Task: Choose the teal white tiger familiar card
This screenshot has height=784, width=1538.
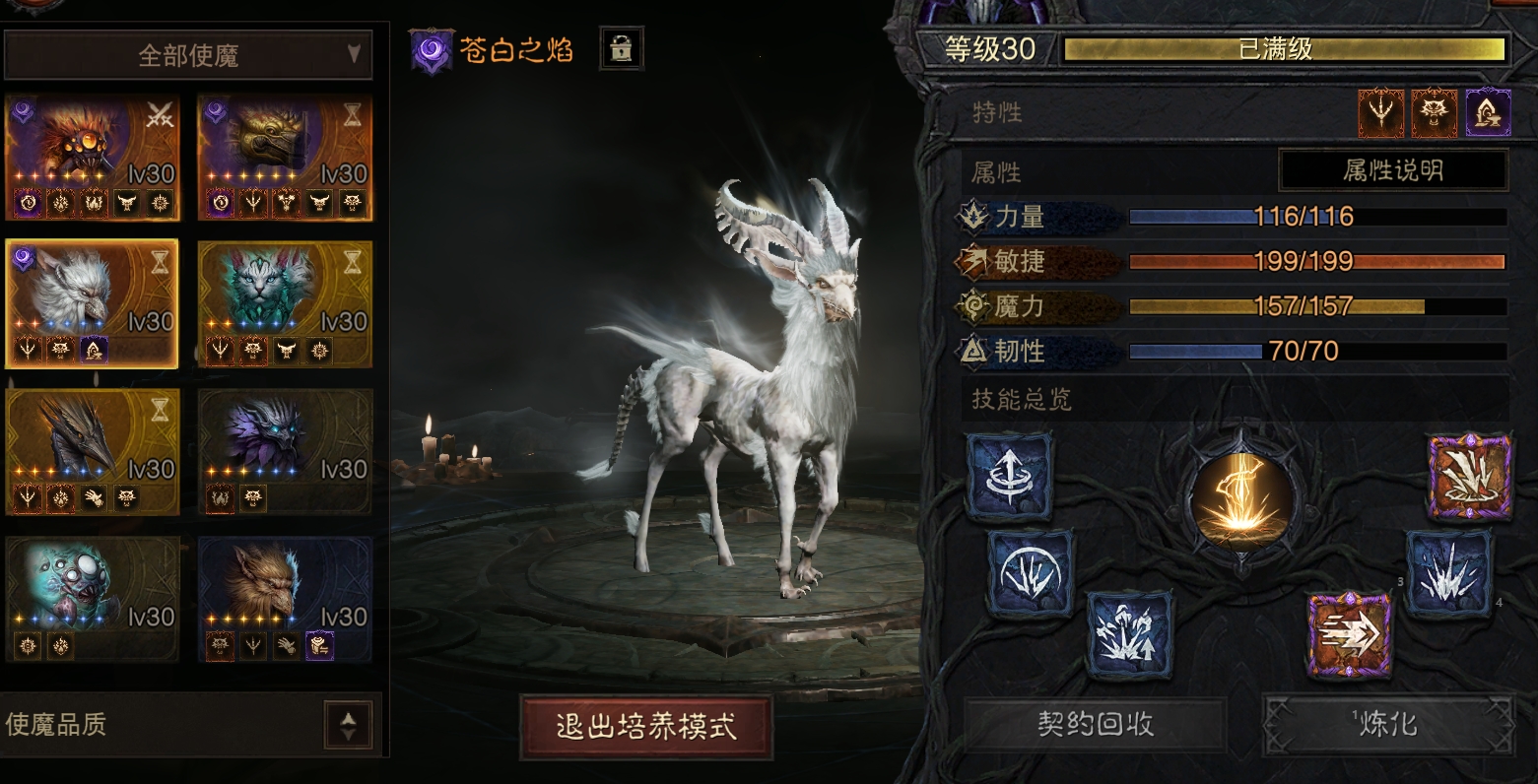Action: coord(285,303)
